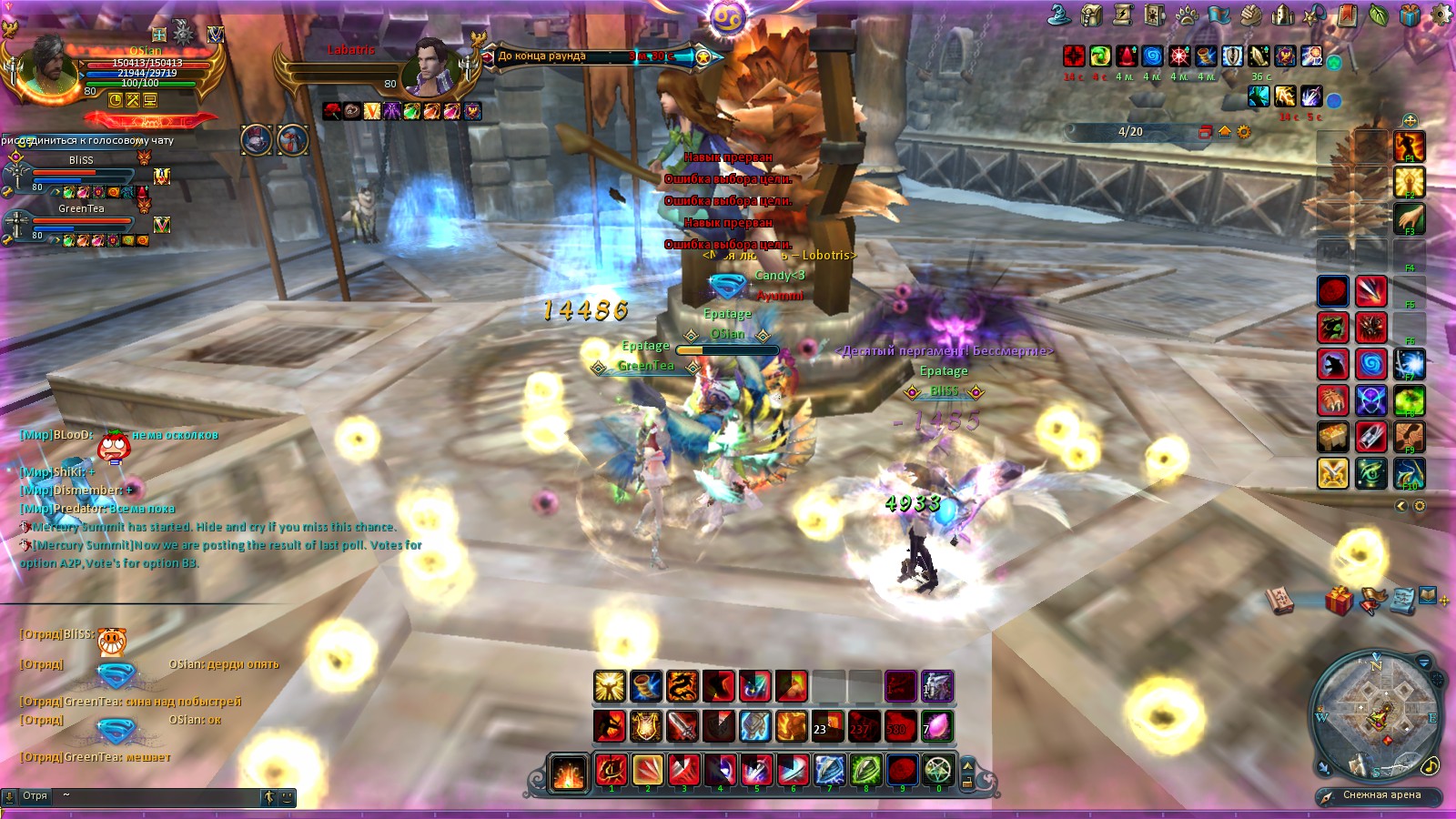1456x819 pixels.
Task: Activate the fire eruption skill beside the hotbar
Action: (x=569, y=773)
